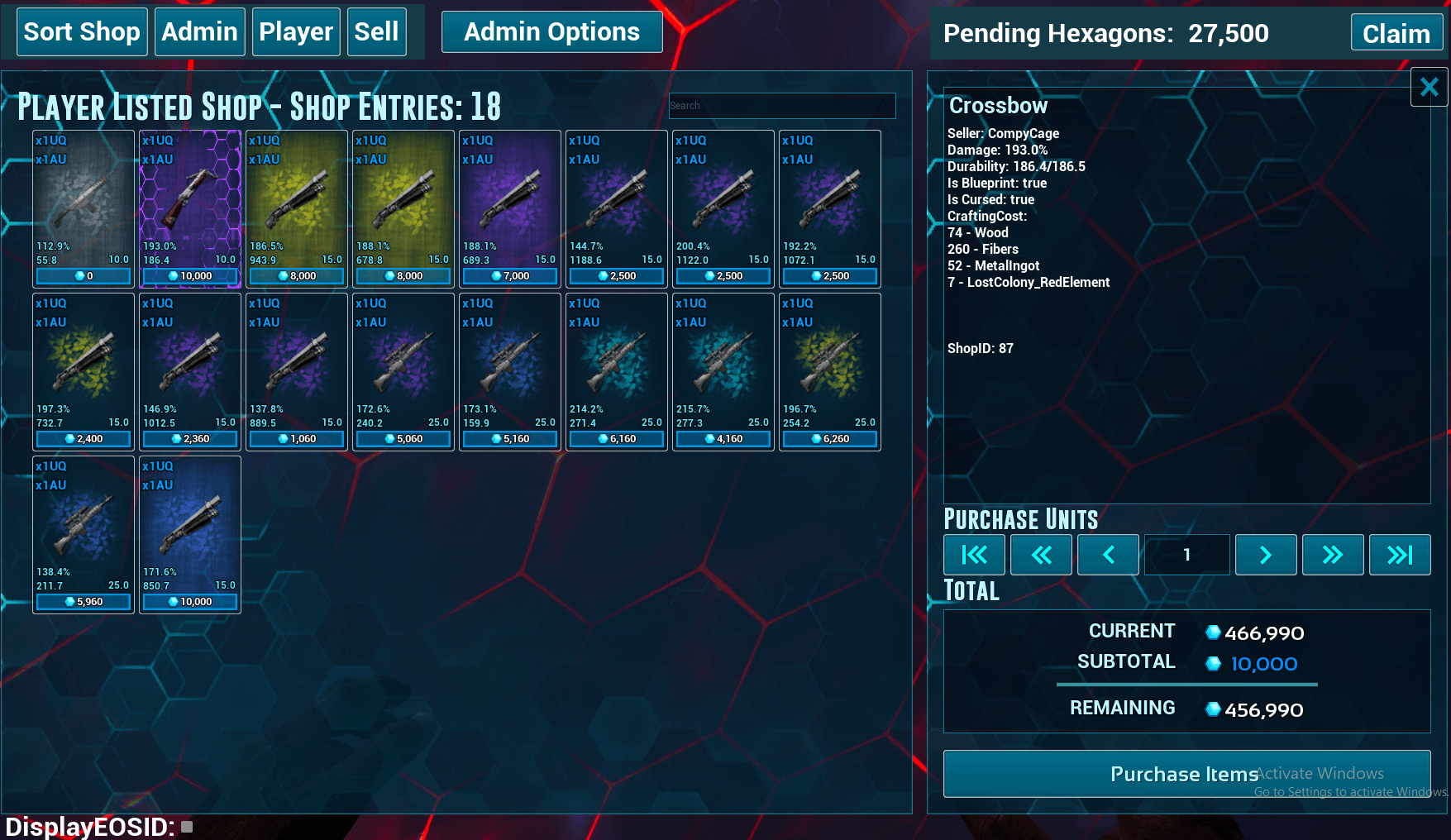
Task: Choose the 1,060 hexagon shotgun listing
Action: click(x=297, y=371)
